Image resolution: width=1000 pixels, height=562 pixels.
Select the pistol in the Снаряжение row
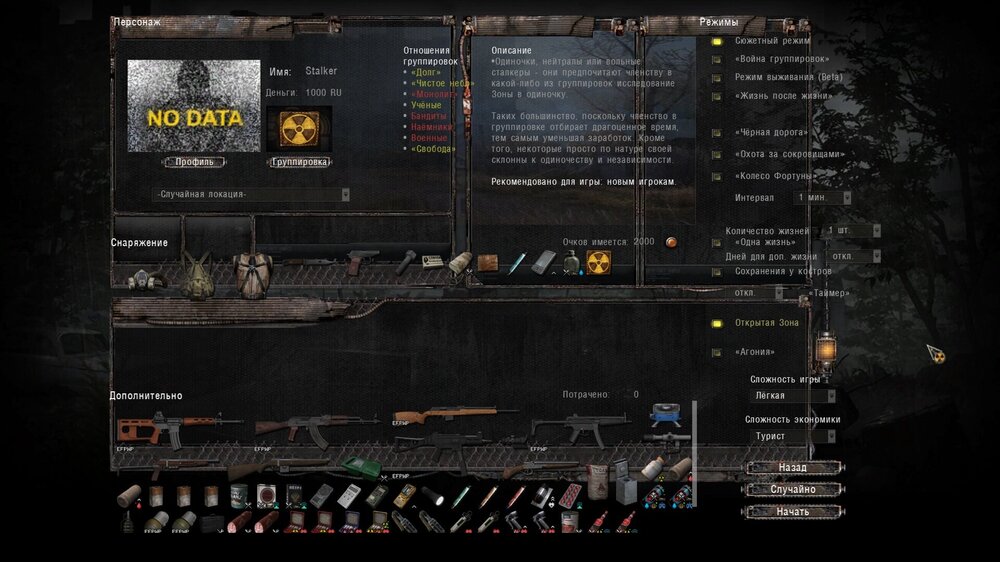[x=362, y=260]
